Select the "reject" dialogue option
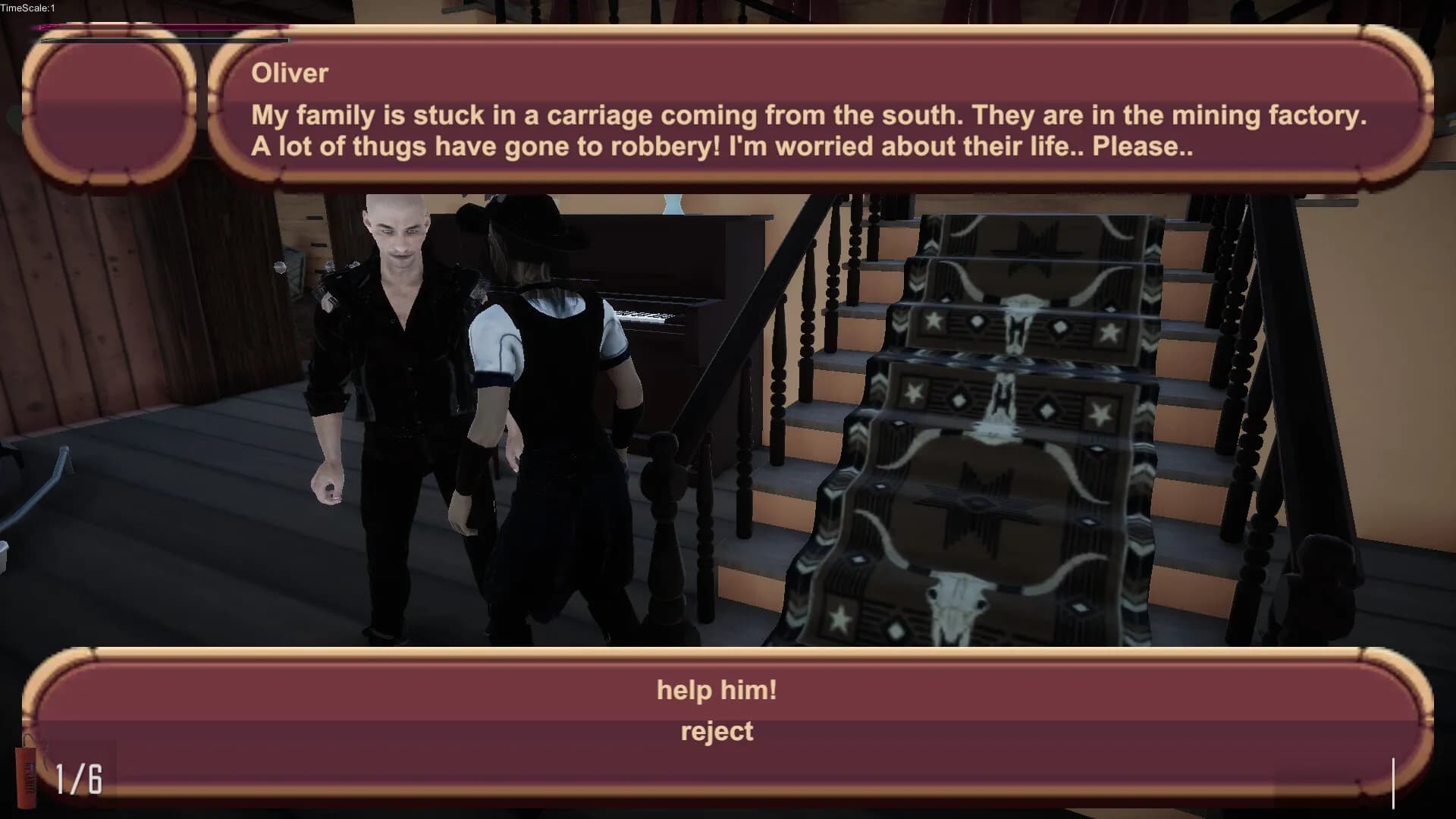 717,731
